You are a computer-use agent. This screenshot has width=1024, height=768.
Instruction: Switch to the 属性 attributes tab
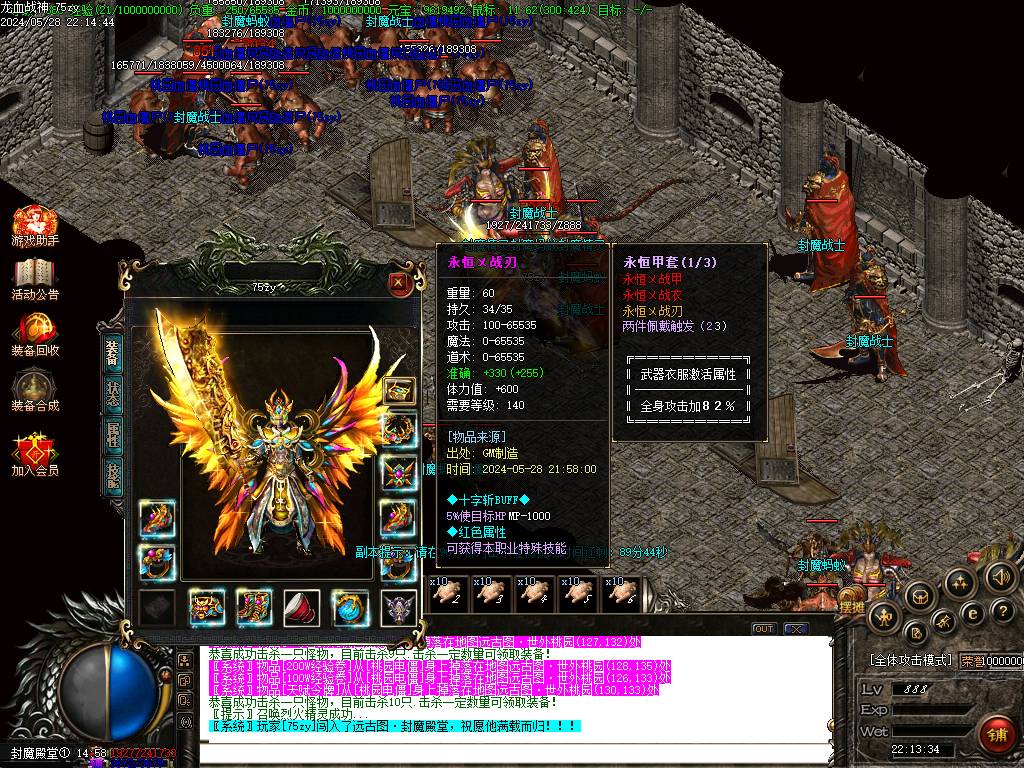[113, 435]
